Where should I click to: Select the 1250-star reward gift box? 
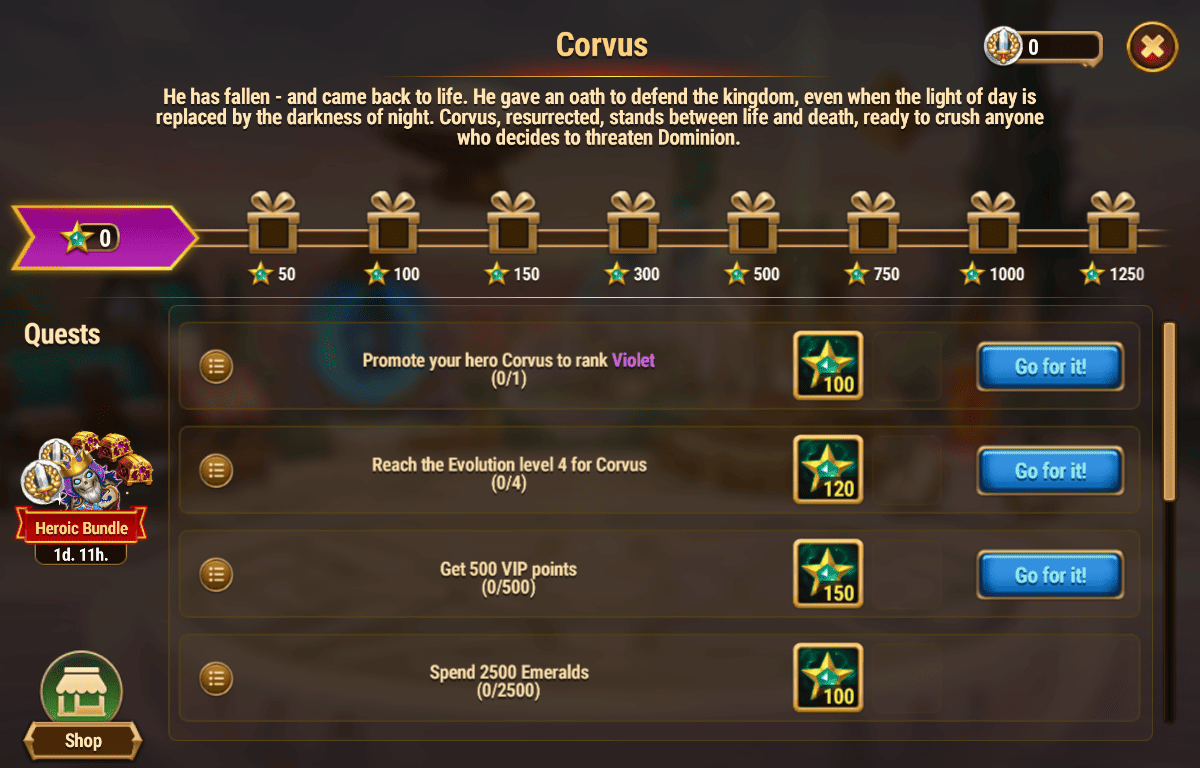[x=1113, y=225]
